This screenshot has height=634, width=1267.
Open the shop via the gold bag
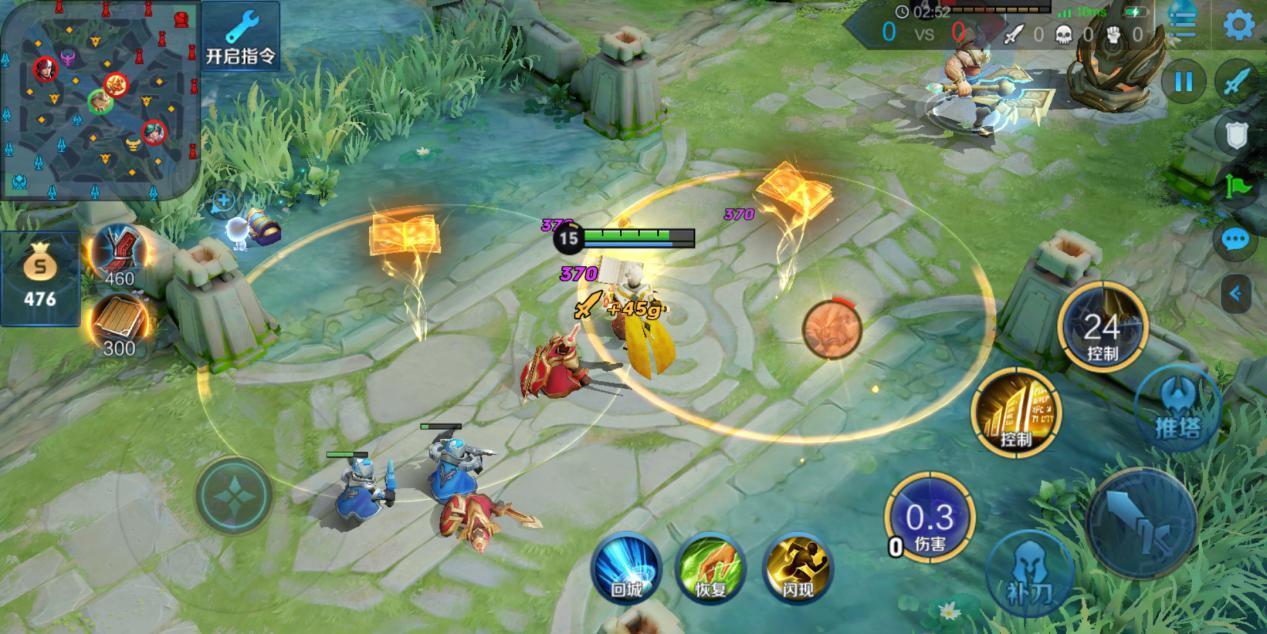coord(40,279)
